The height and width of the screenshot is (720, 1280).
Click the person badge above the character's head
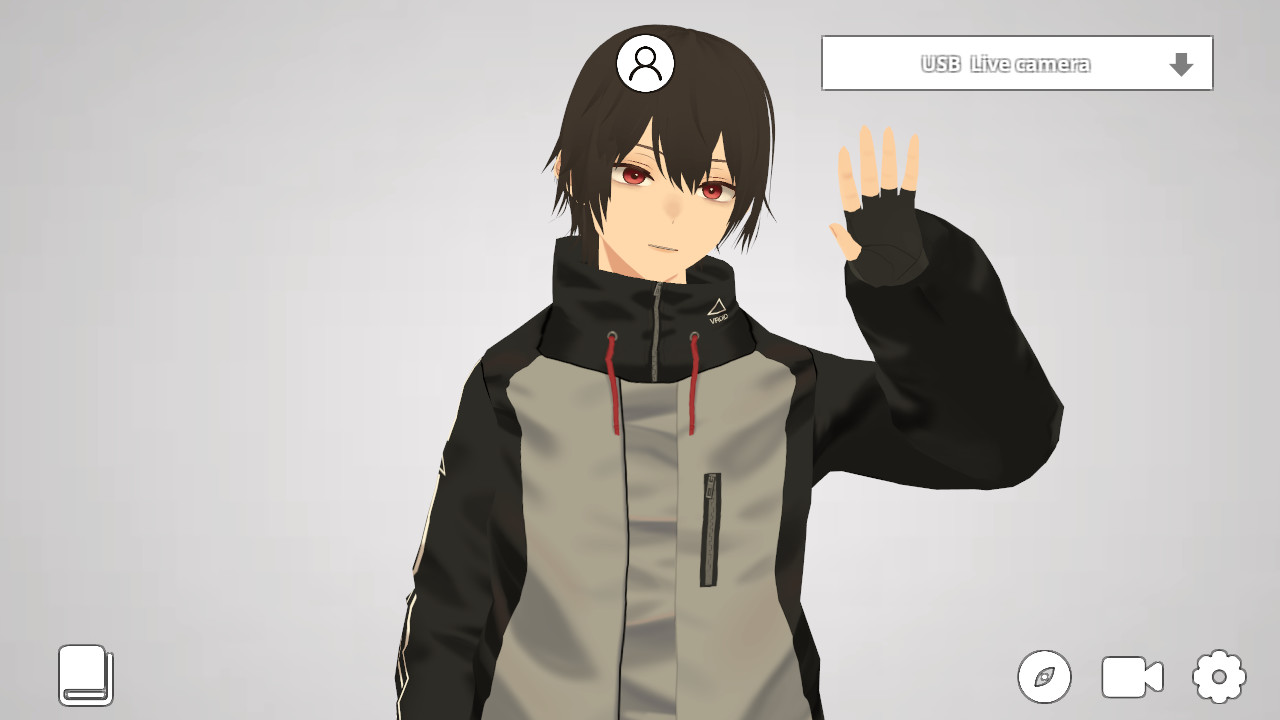tap(645, 63)
